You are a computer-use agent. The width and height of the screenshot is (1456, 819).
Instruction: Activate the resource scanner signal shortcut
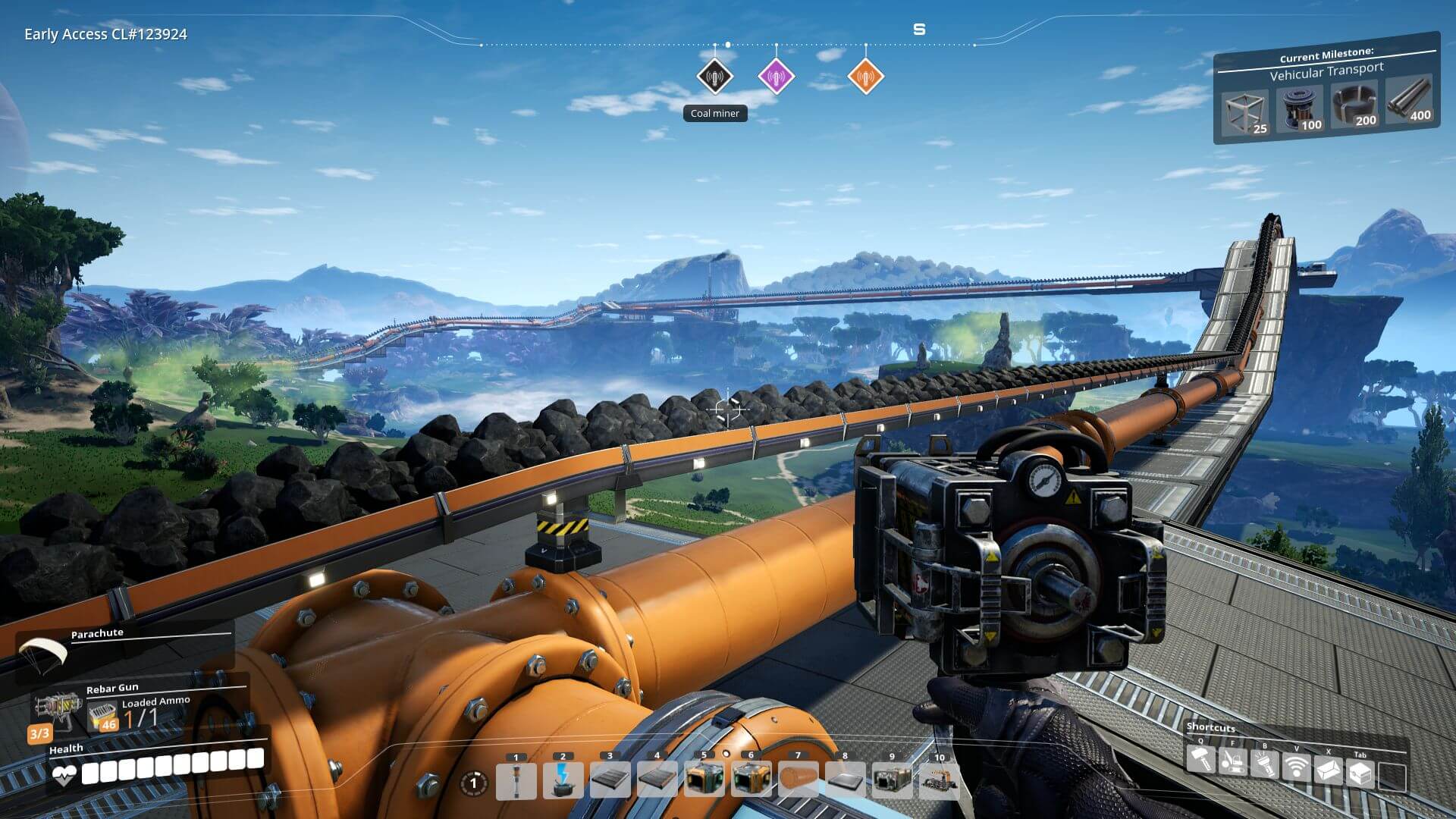(1296, 767)
